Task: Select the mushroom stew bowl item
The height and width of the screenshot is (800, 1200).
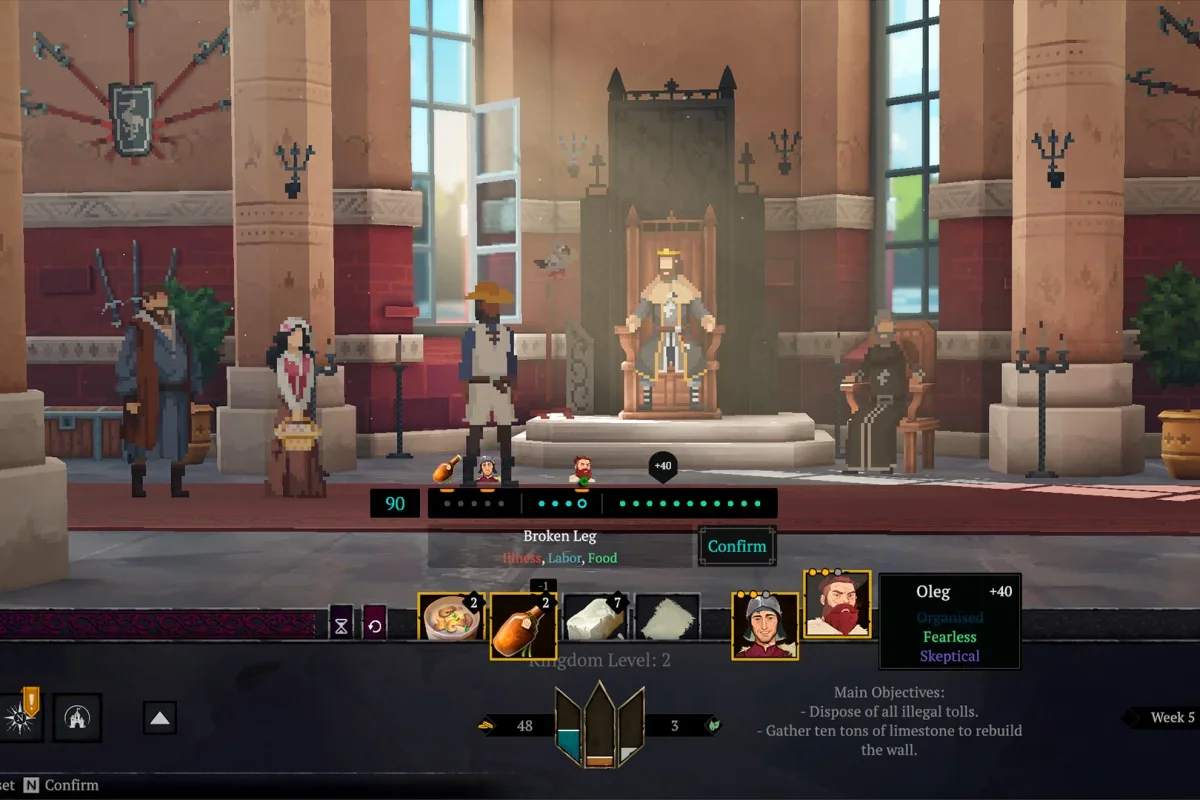Action: (452, 618)
